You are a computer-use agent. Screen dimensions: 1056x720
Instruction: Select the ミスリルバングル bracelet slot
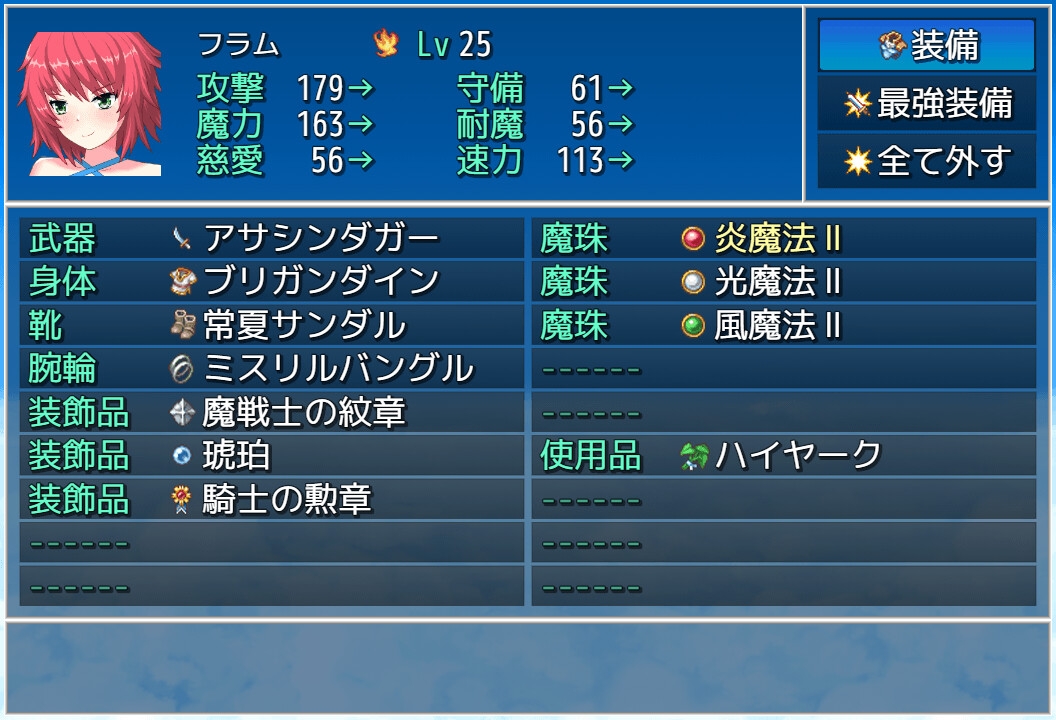coord(271,369)
